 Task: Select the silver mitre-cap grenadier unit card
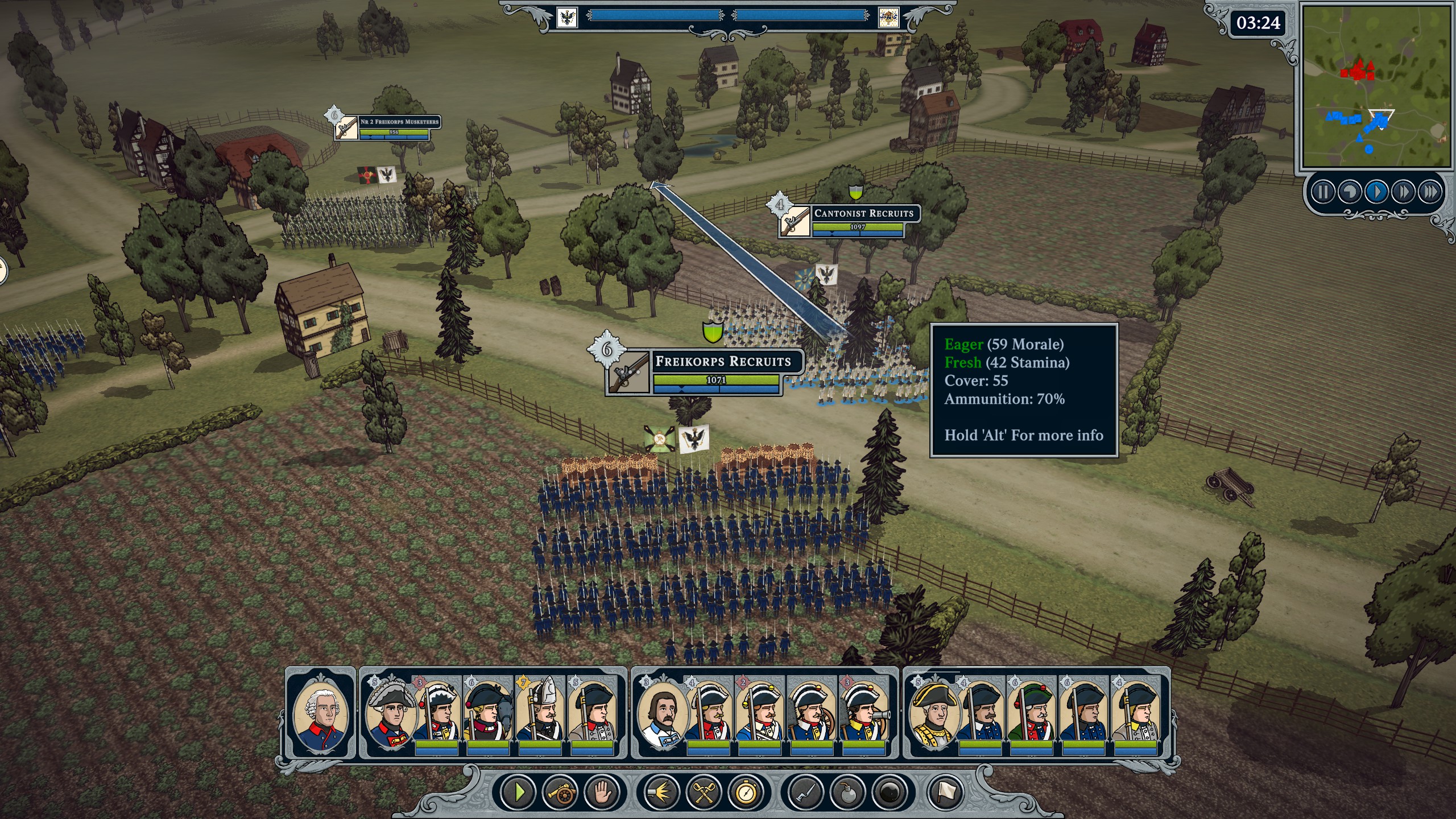click(540, 714)
